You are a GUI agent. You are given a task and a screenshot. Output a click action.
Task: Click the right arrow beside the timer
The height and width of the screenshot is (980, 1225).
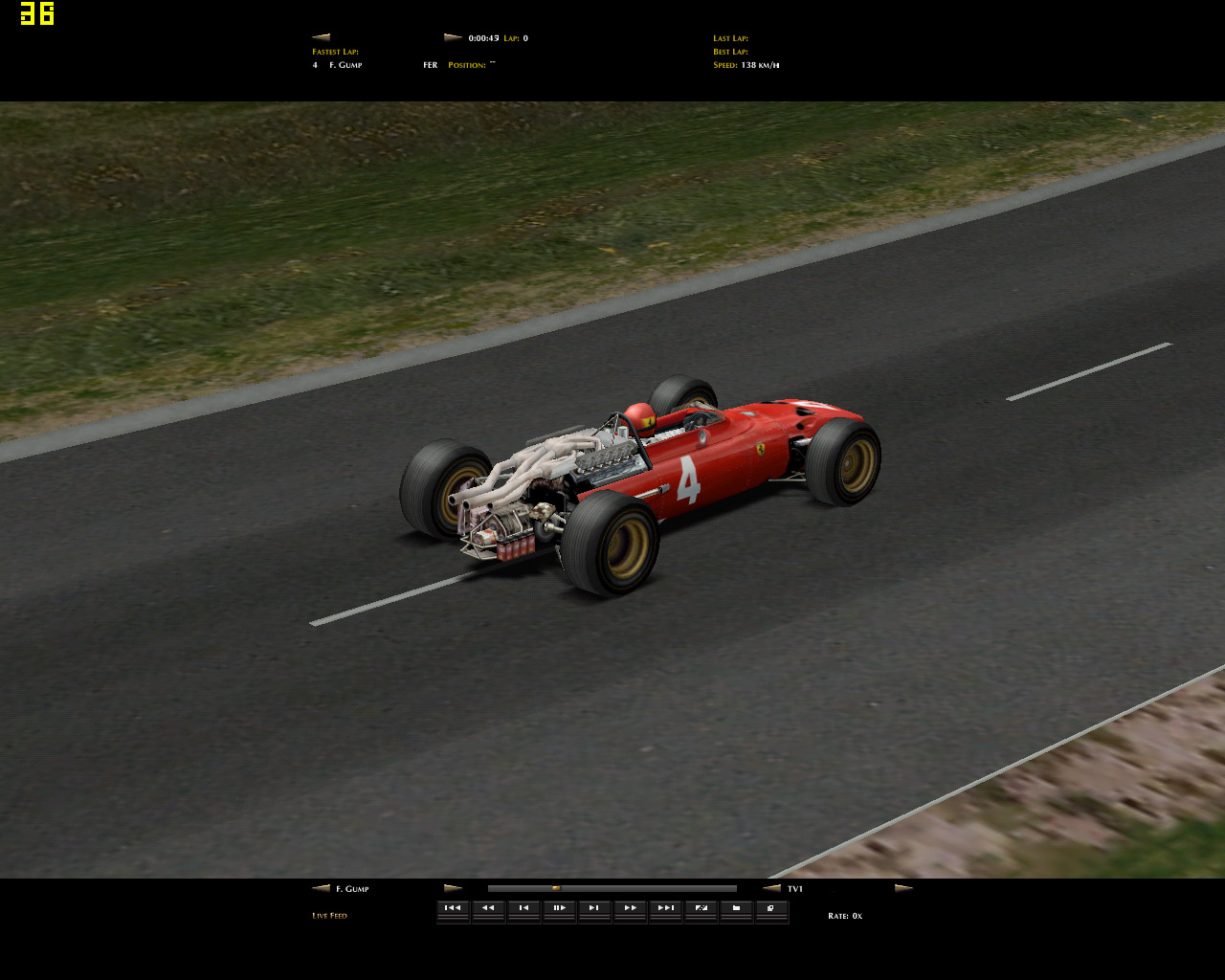click(453, 37)
